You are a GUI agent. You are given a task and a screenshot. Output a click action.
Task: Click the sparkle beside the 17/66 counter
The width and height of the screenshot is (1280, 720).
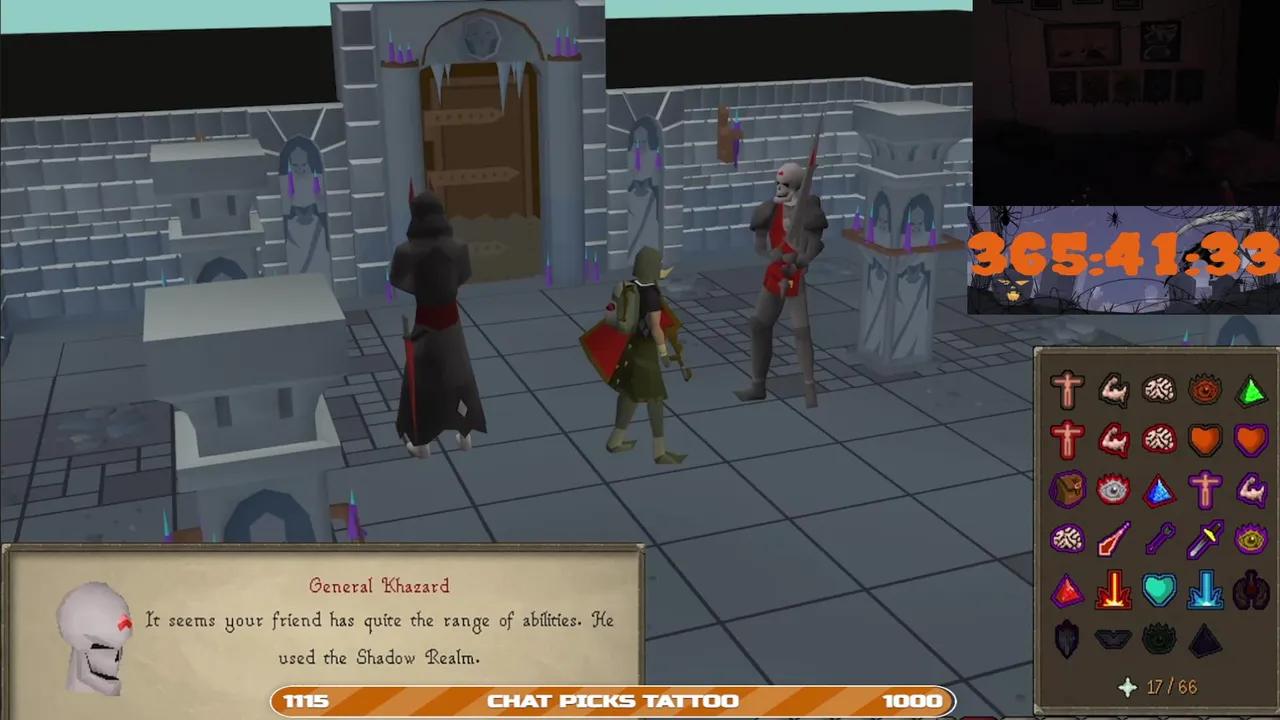pyautogui.click(x=1128, y=687)
